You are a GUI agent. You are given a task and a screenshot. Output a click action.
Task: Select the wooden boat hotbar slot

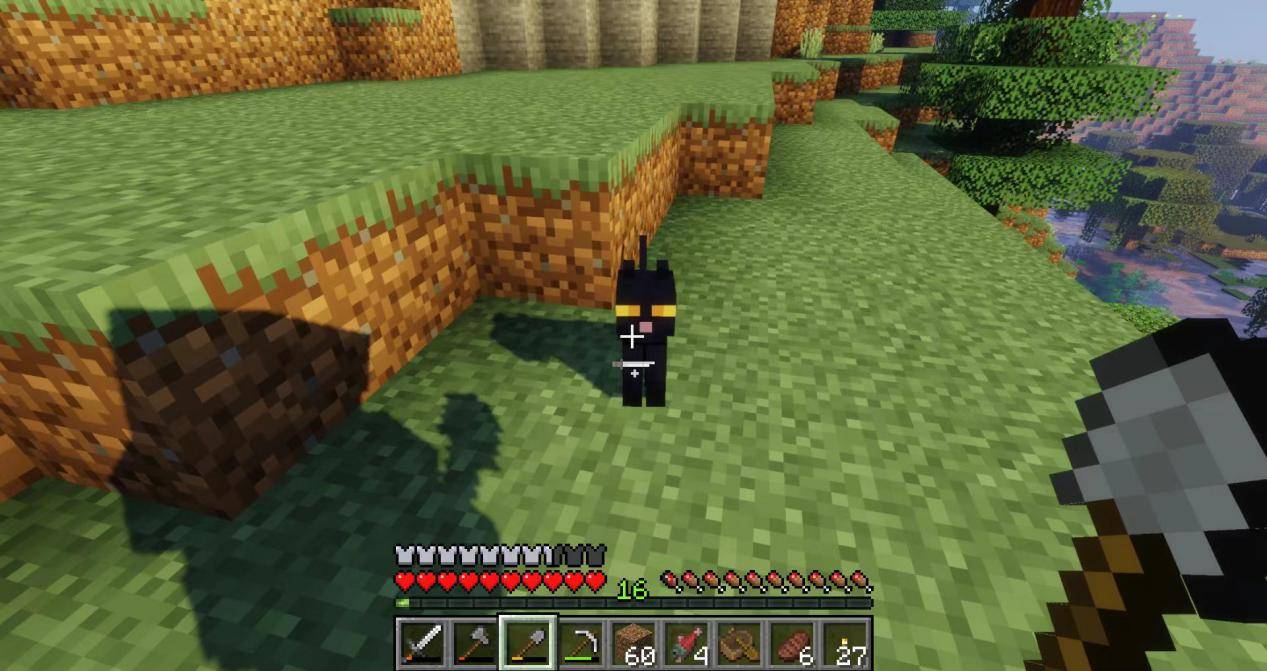point(740,643)
